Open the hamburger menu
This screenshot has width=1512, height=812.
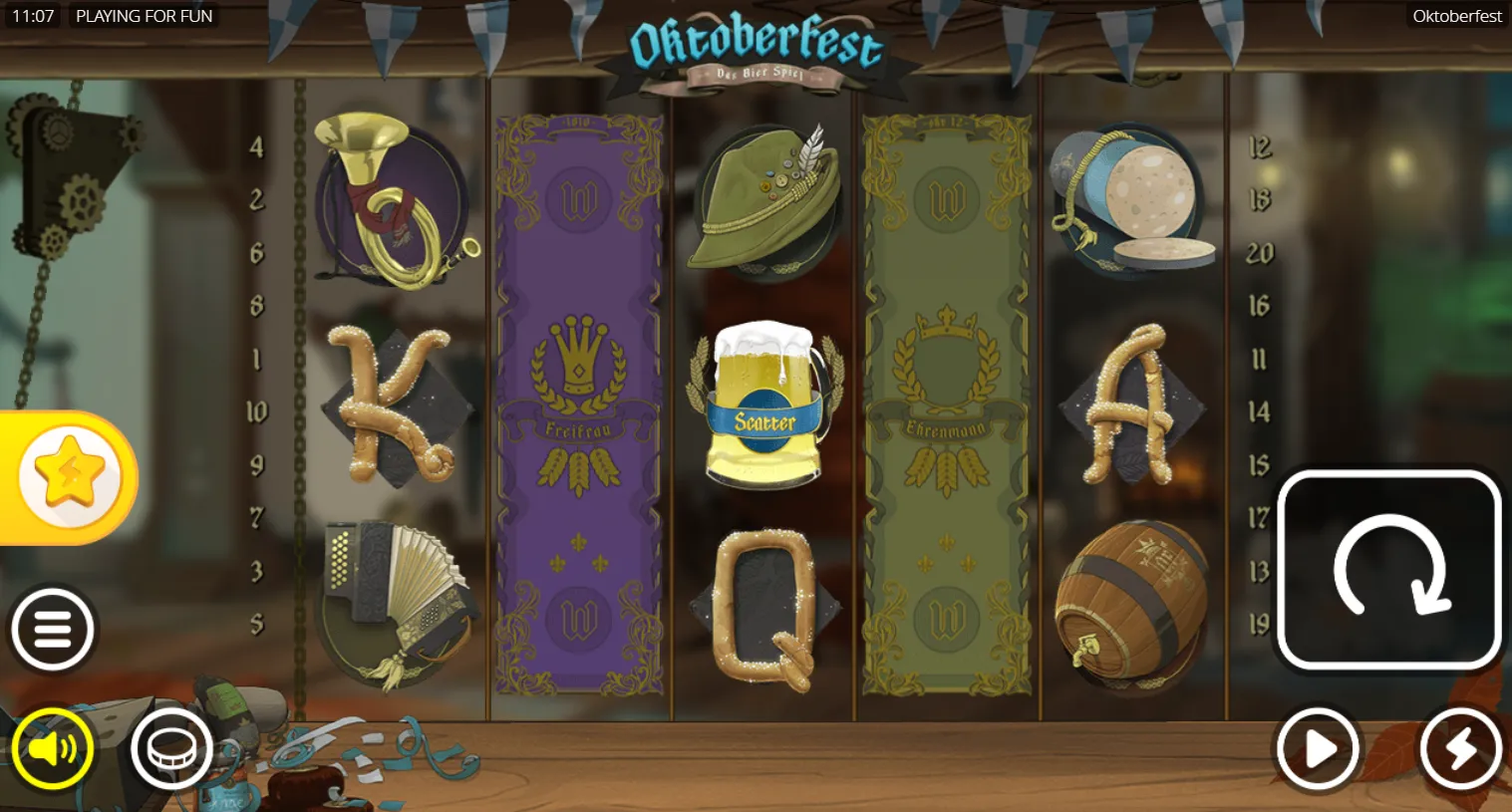pos(53,630)
